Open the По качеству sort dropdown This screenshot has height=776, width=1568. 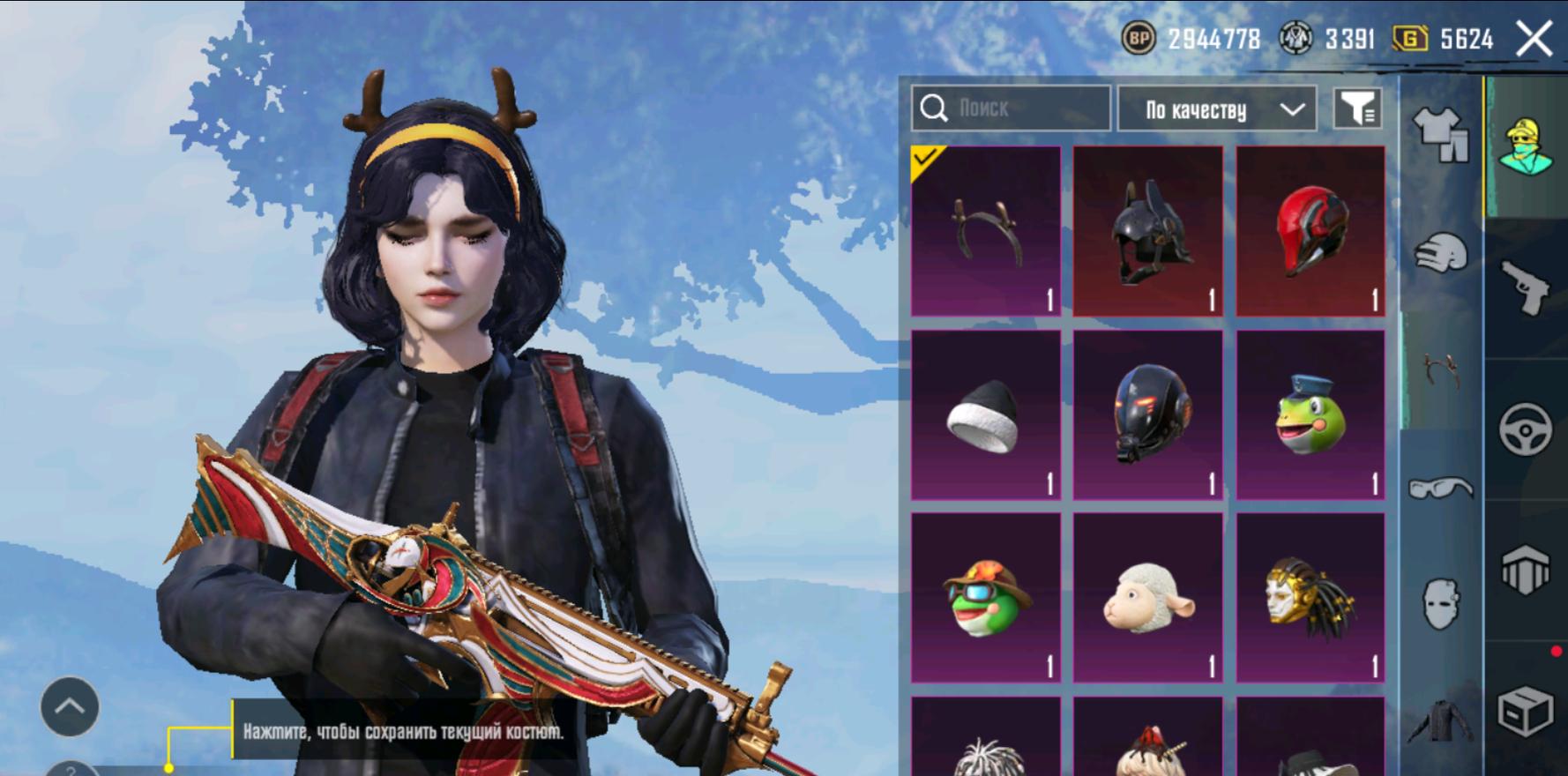[x=1217, y=109]
